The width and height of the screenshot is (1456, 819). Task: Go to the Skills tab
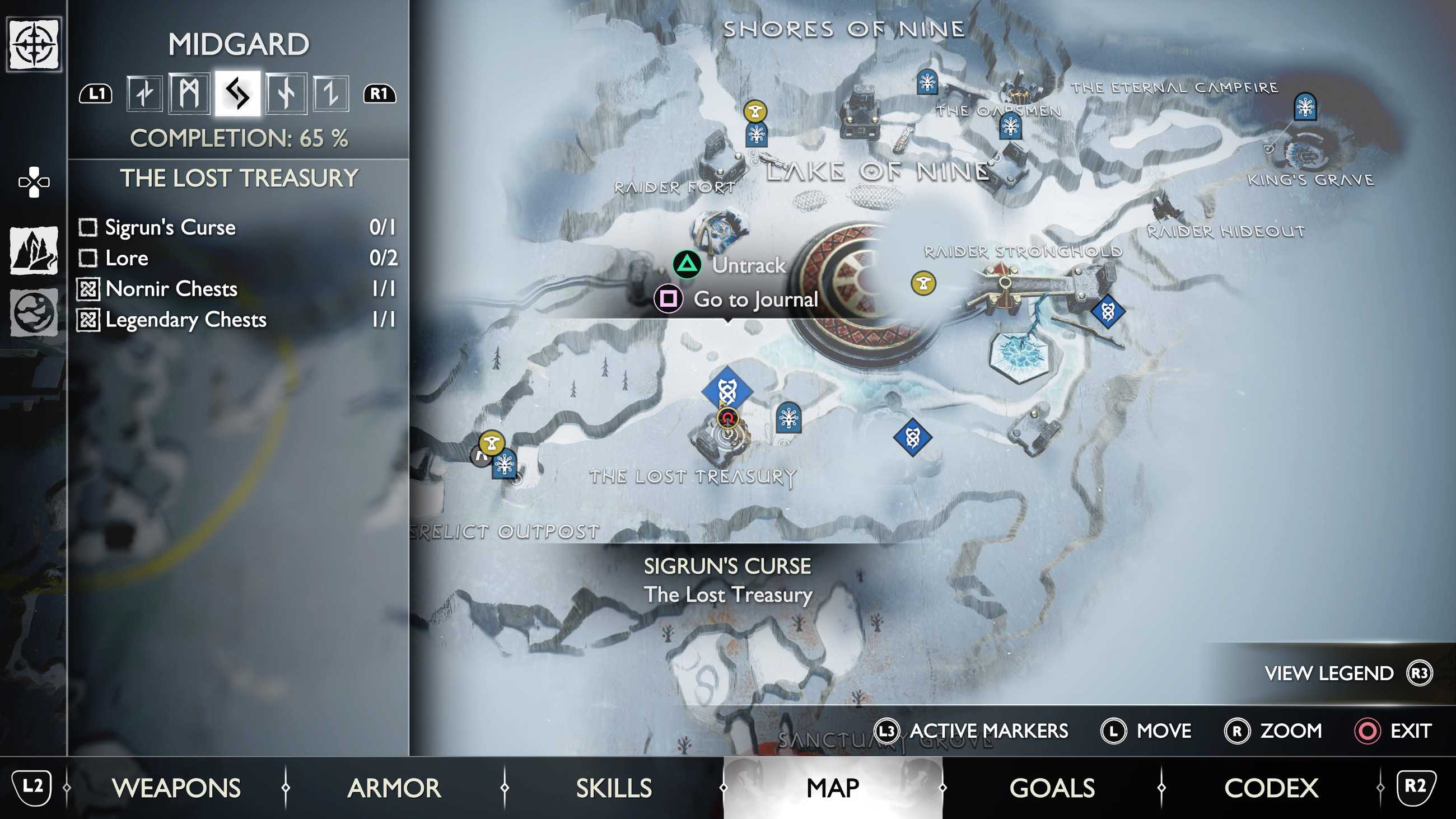click(x=614, y=788)
